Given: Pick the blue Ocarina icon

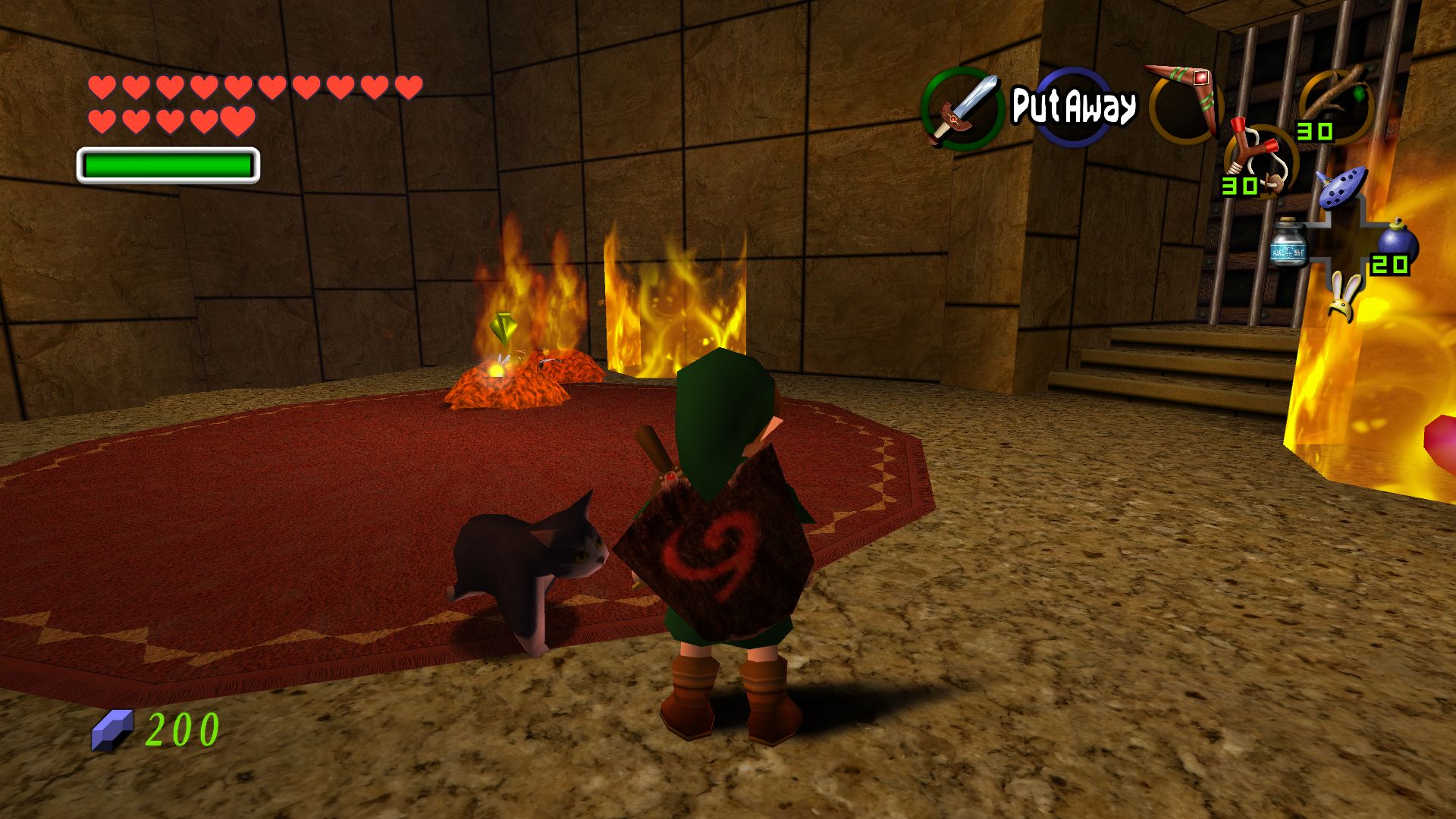Looking at the screenshot, I should [1341, 187].
